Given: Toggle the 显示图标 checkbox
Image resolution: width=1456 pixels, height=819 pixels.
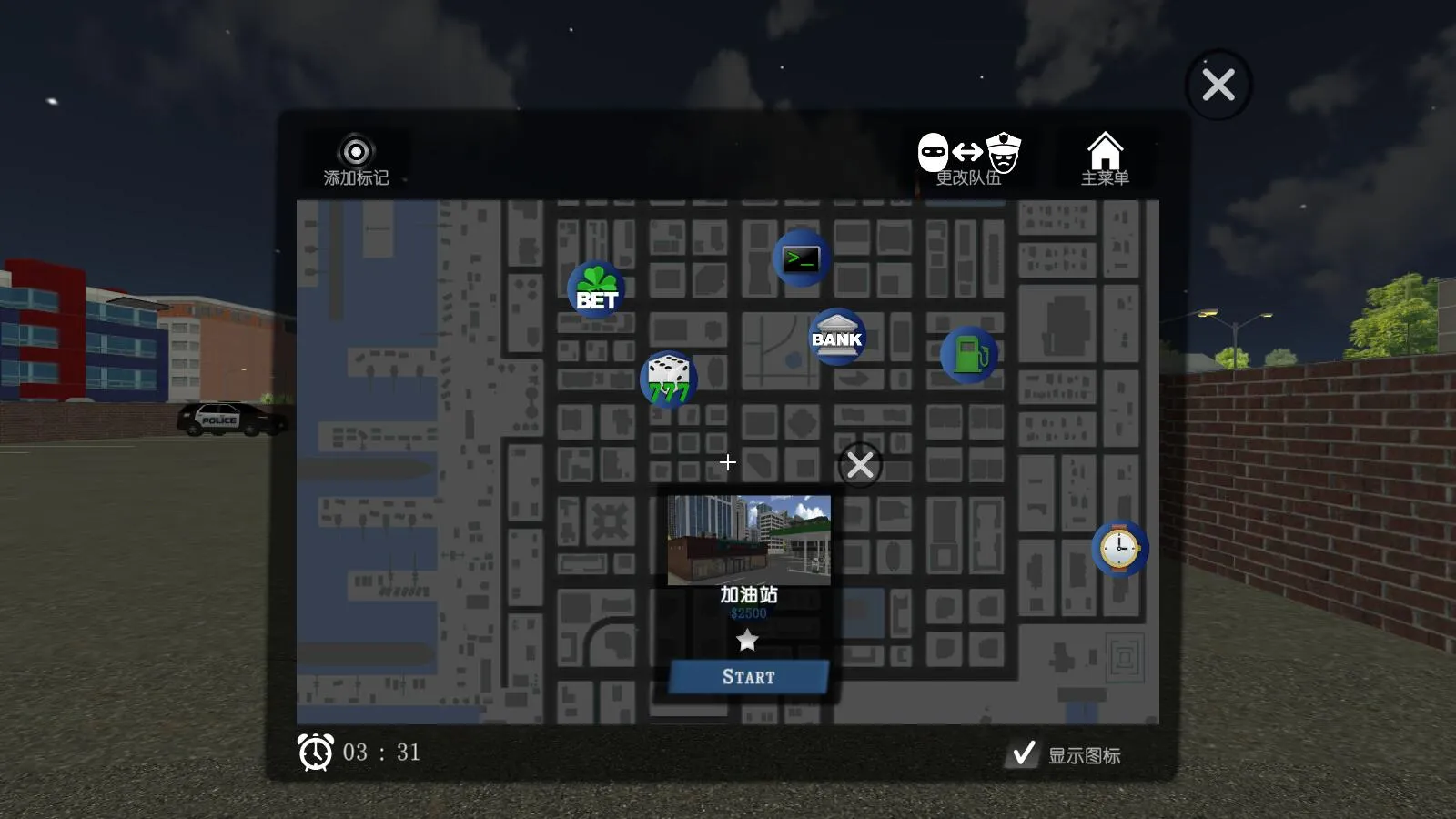Looking at the screenshot, I should 1024,752.
